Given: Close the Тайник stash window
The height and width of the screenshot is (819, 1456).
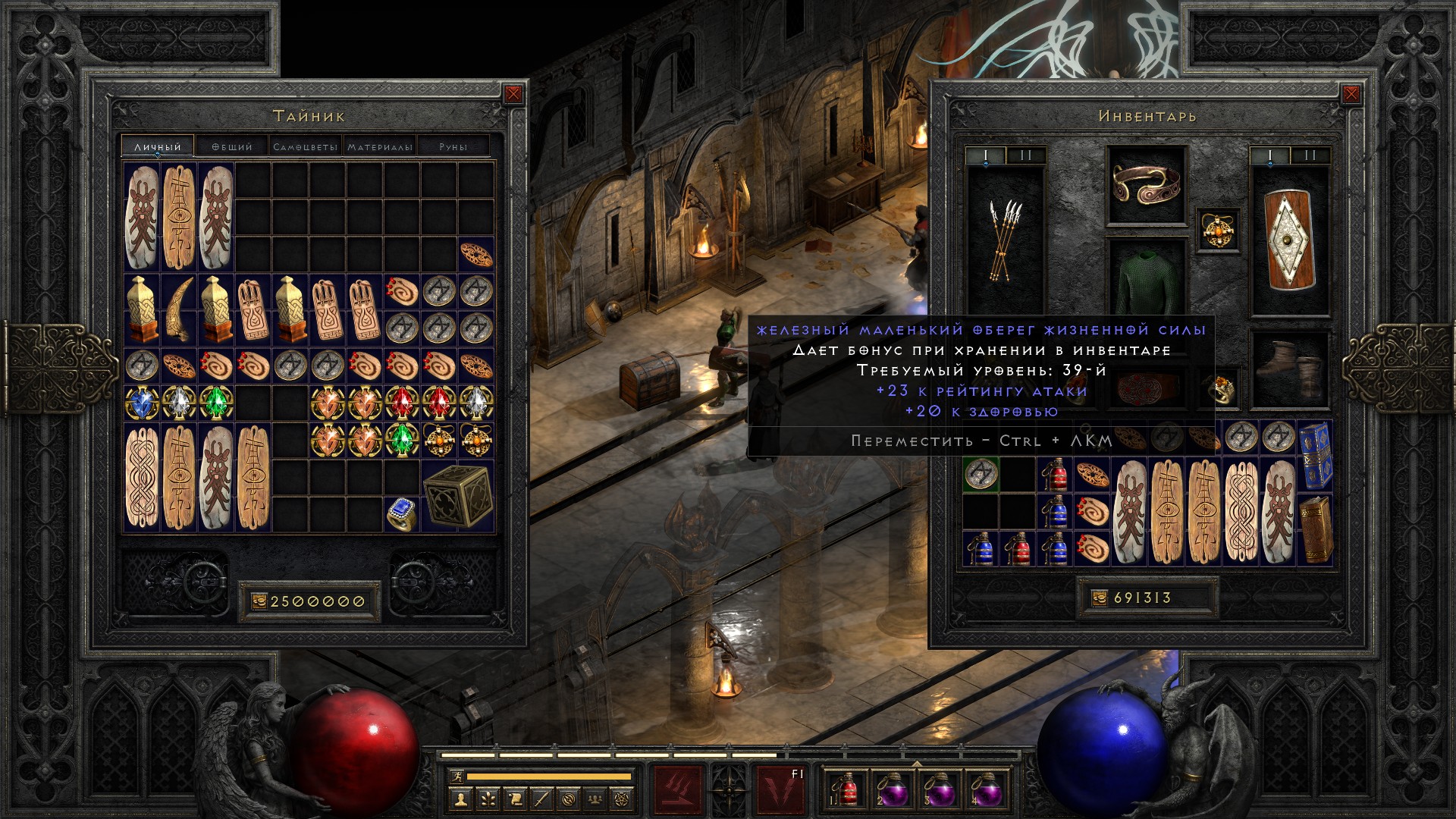Looking at the screenshot, I should [x=513, y=94].
